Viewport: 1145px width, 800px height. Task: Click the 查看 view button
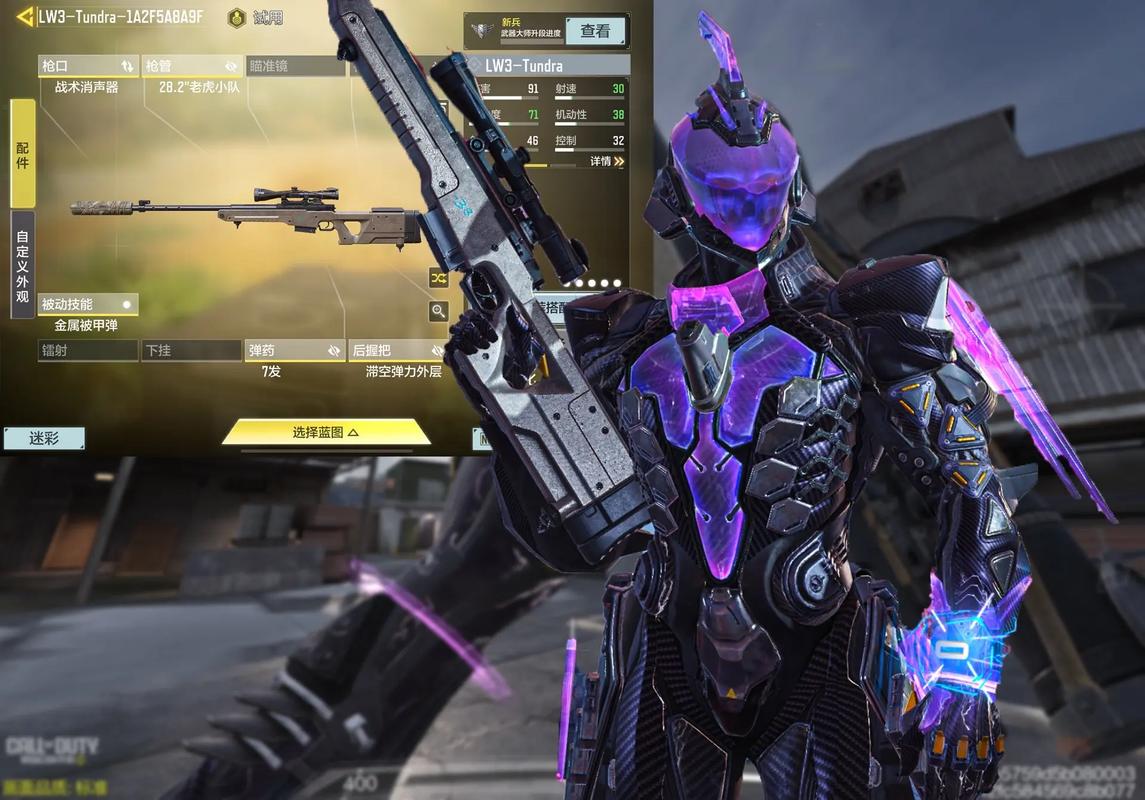pos(595,31)
